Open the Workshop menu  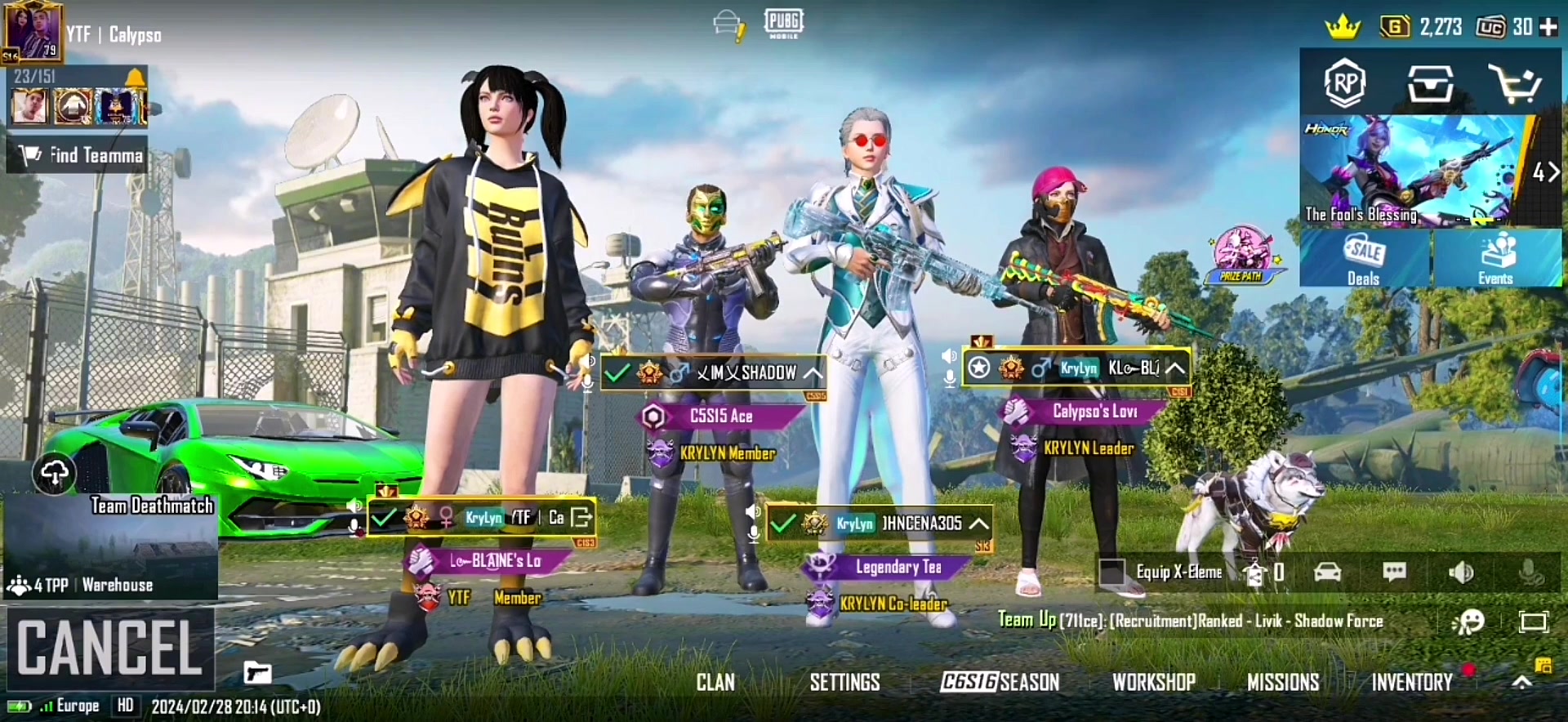(x=1153, y=682)
